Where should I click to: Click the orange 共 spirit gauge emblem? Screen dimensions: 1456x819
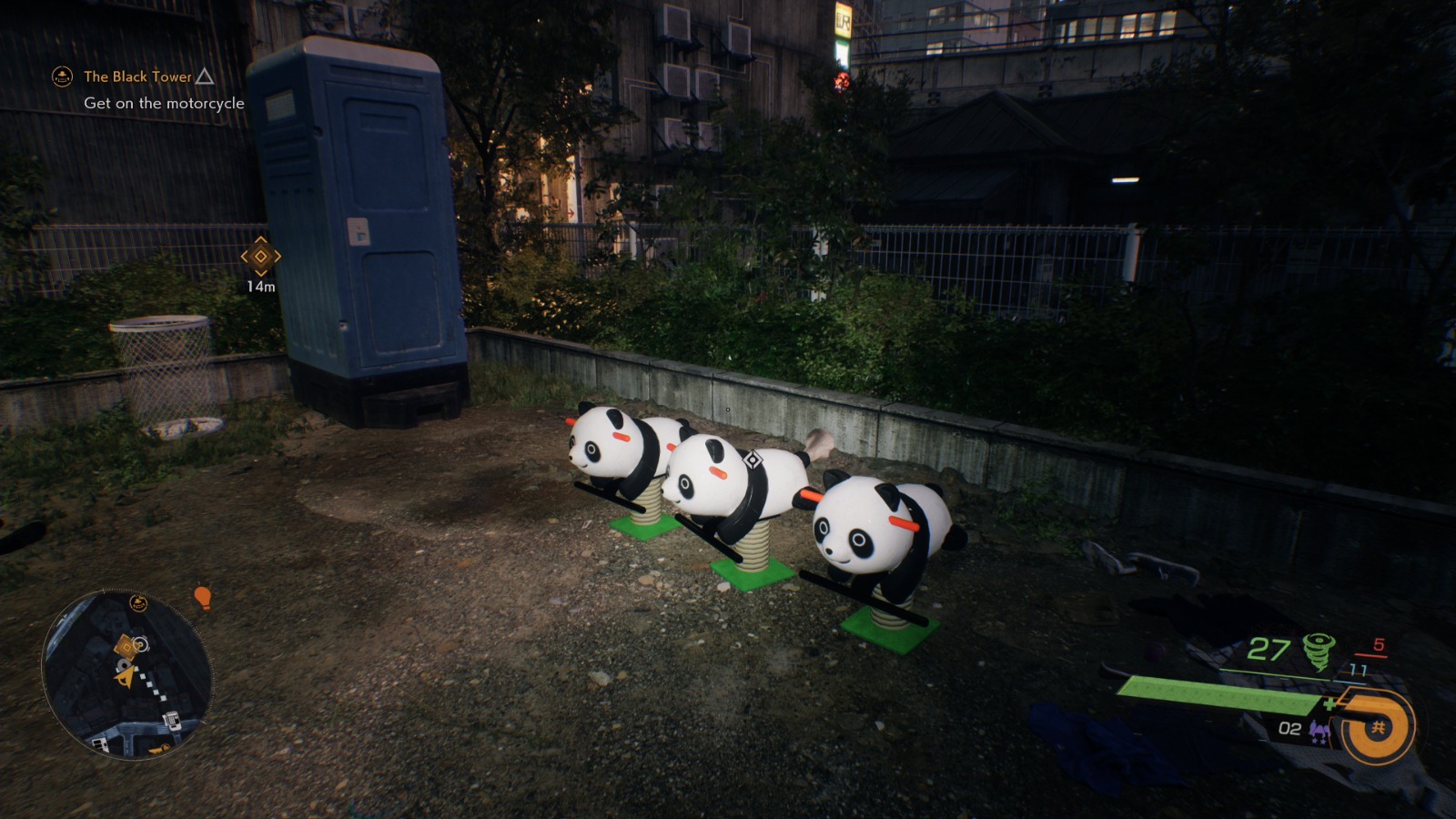[x=1380, y=726]
